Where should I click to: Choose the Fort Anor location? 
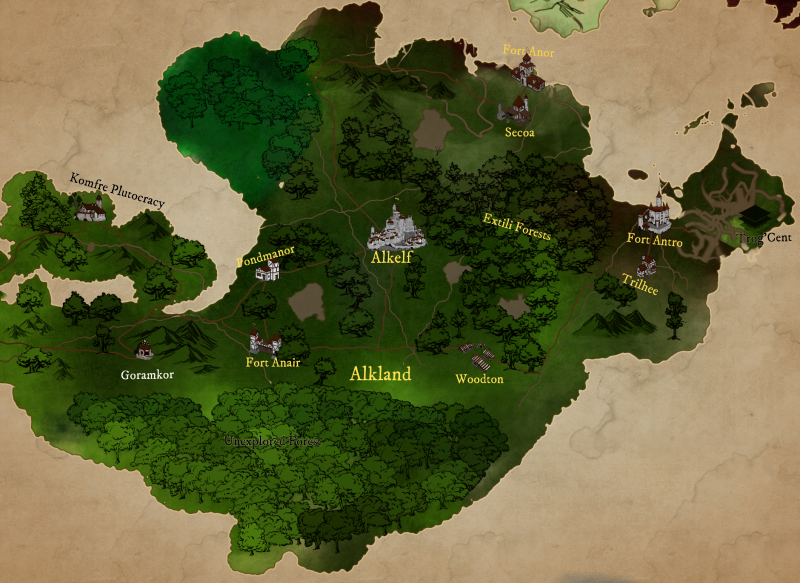(x=526, y=71)
